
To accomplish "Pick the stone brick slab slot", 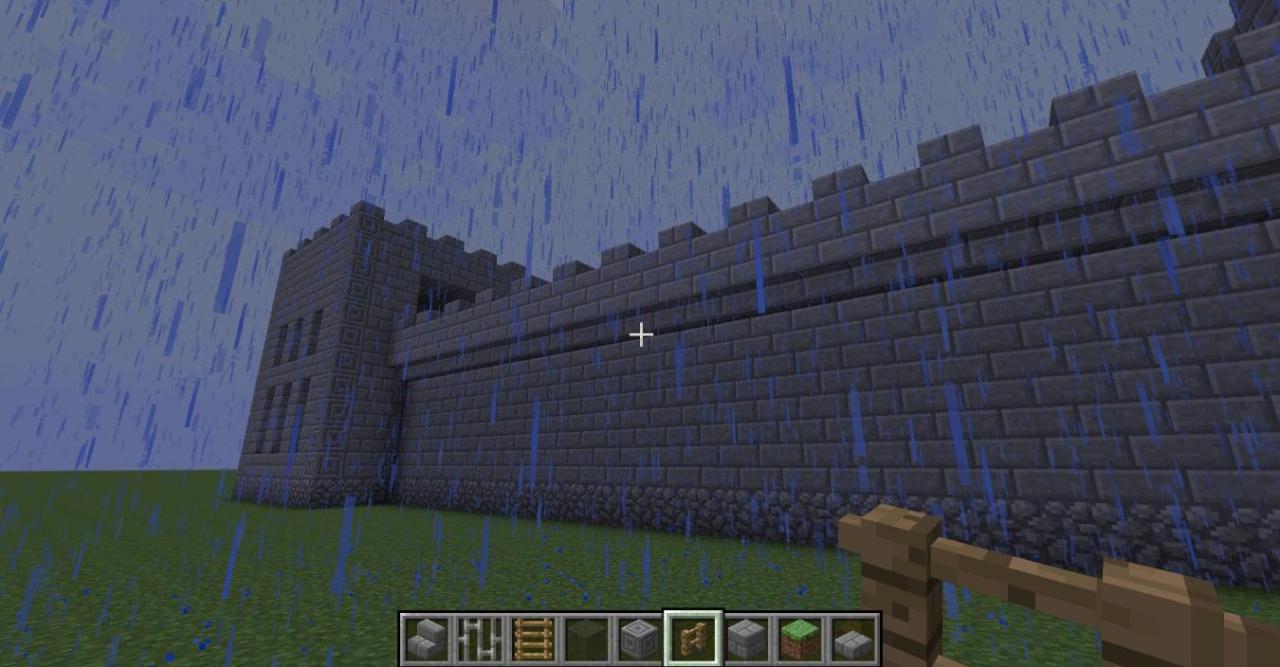I will coord(853,639).
